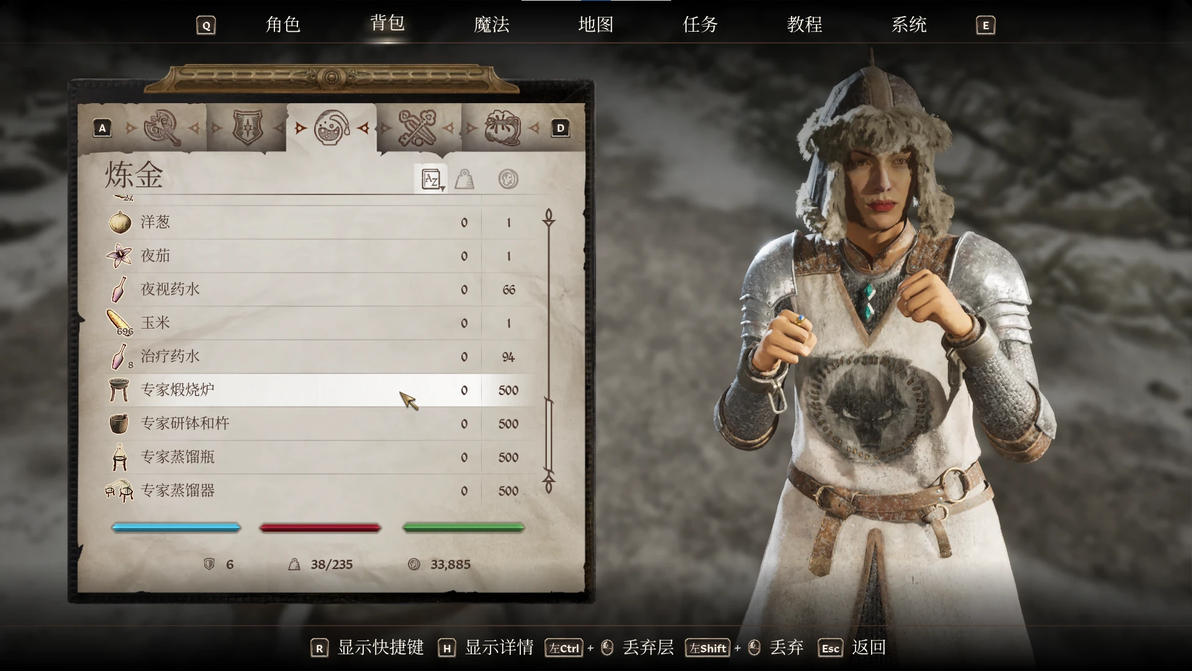Open the 系统 system menu
The image size is (1192, 671).
point(908,25)
